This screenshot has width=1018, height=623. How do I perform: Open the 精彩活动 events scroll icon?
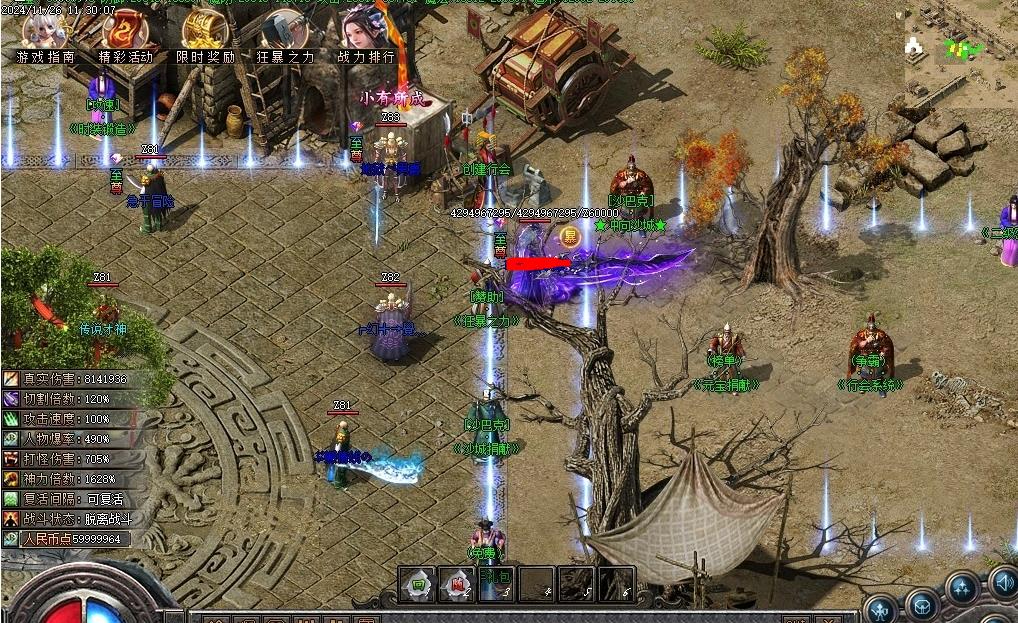pos(126,34)
